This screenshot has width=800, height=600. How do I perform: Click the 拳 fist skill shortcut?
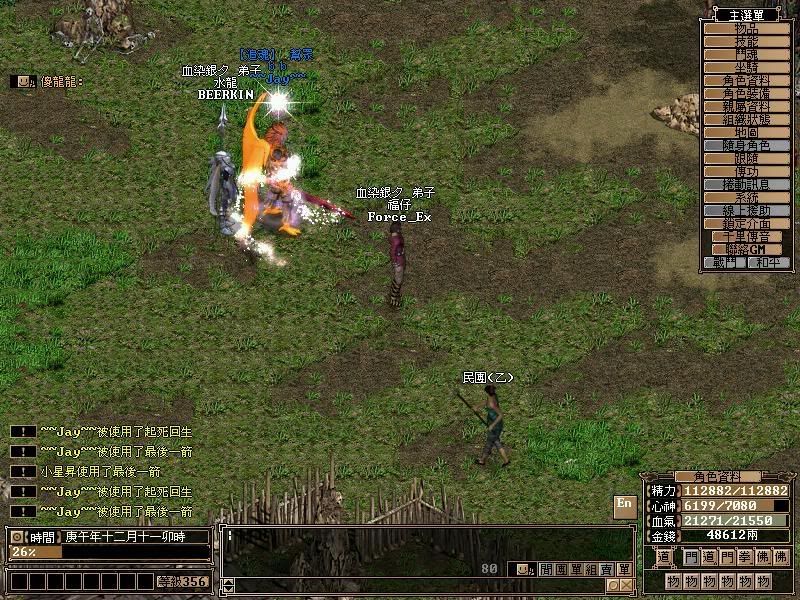743,557
